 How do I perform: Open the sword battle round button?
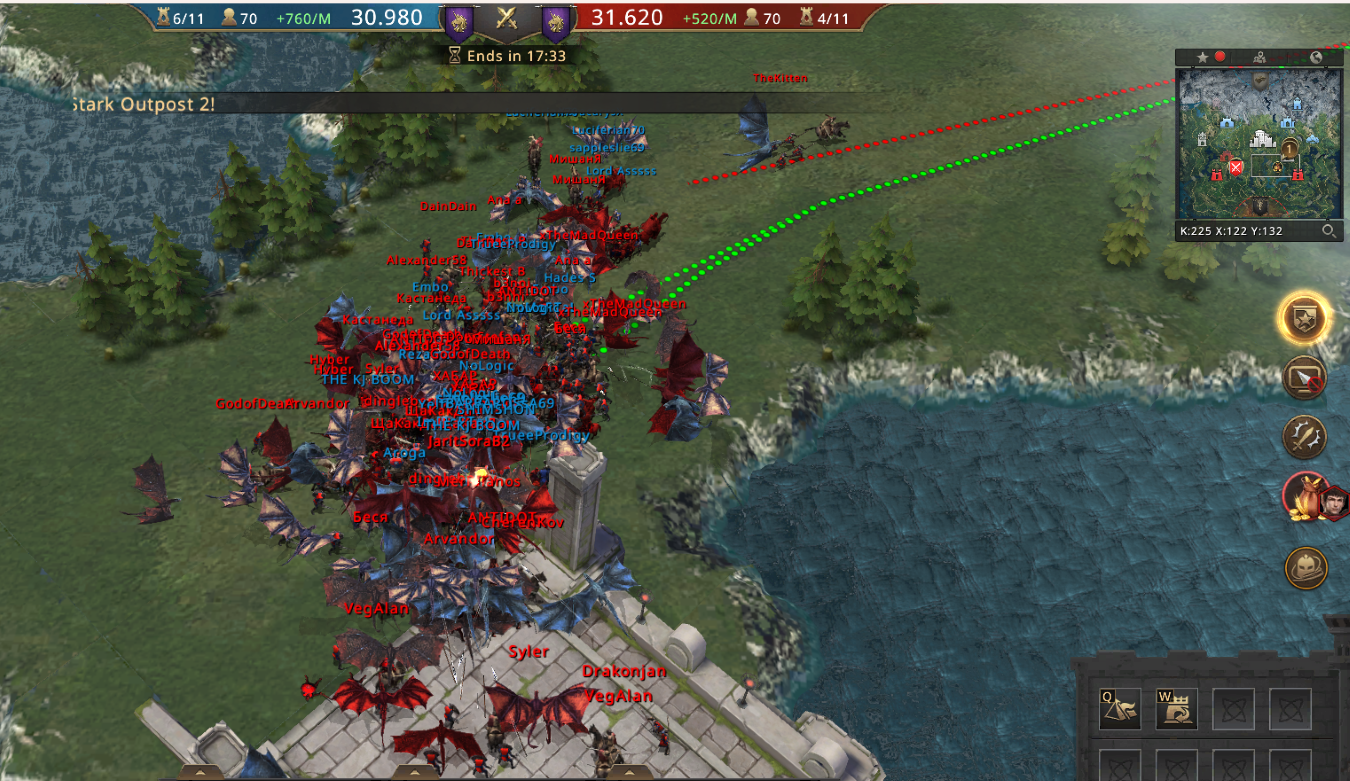(x=1306, y=437)
